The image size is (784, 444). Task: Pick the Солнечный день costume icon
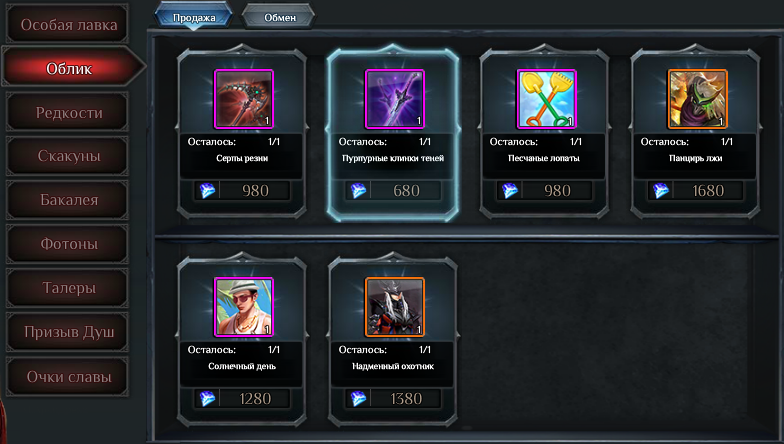[x=243, y=307]
